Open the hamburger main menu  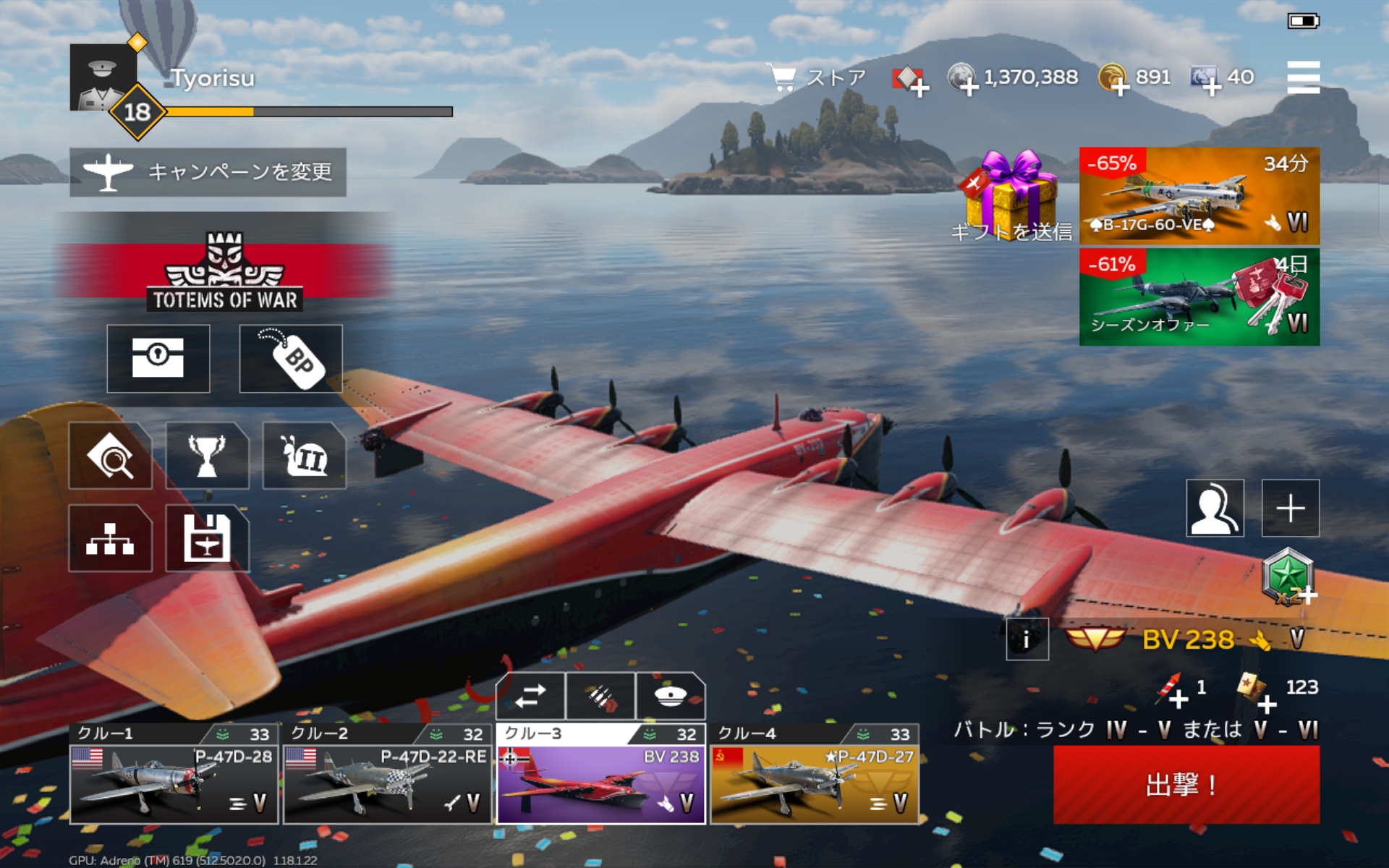(x=1303, y=77)
